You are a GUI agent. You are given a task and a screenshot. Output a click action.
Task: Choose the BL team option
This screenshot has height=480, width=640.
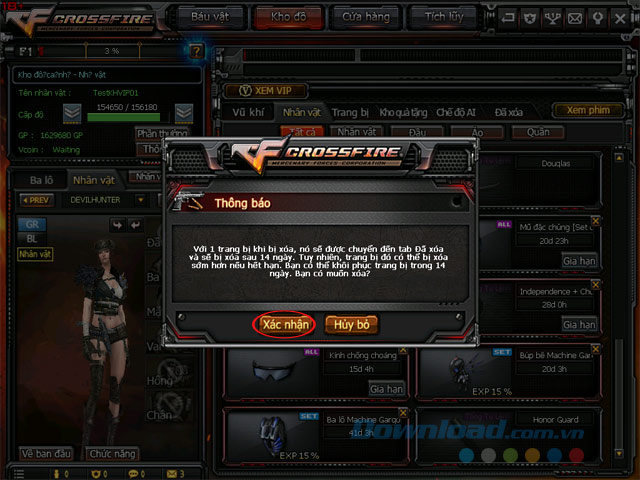[32, 240]
